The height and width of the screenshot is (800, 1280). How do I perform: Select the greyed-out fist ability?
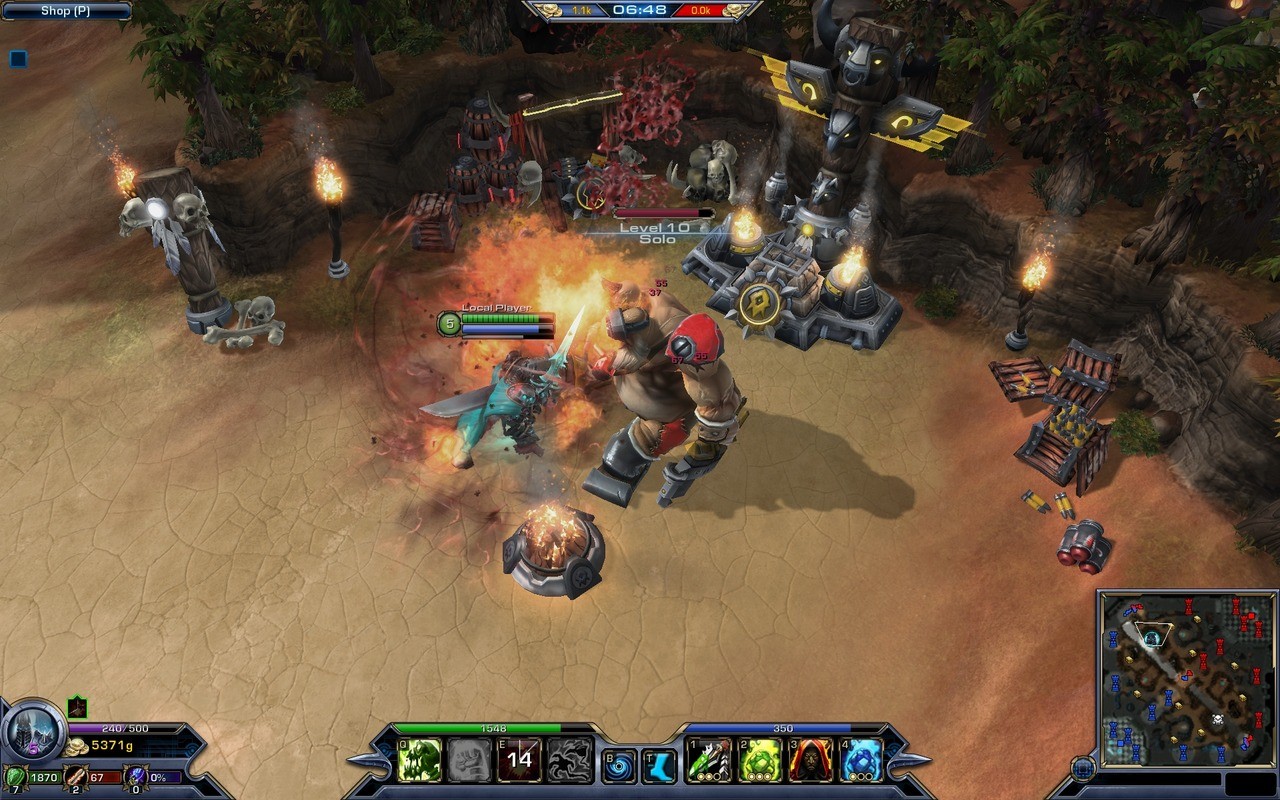coord(469,760)
